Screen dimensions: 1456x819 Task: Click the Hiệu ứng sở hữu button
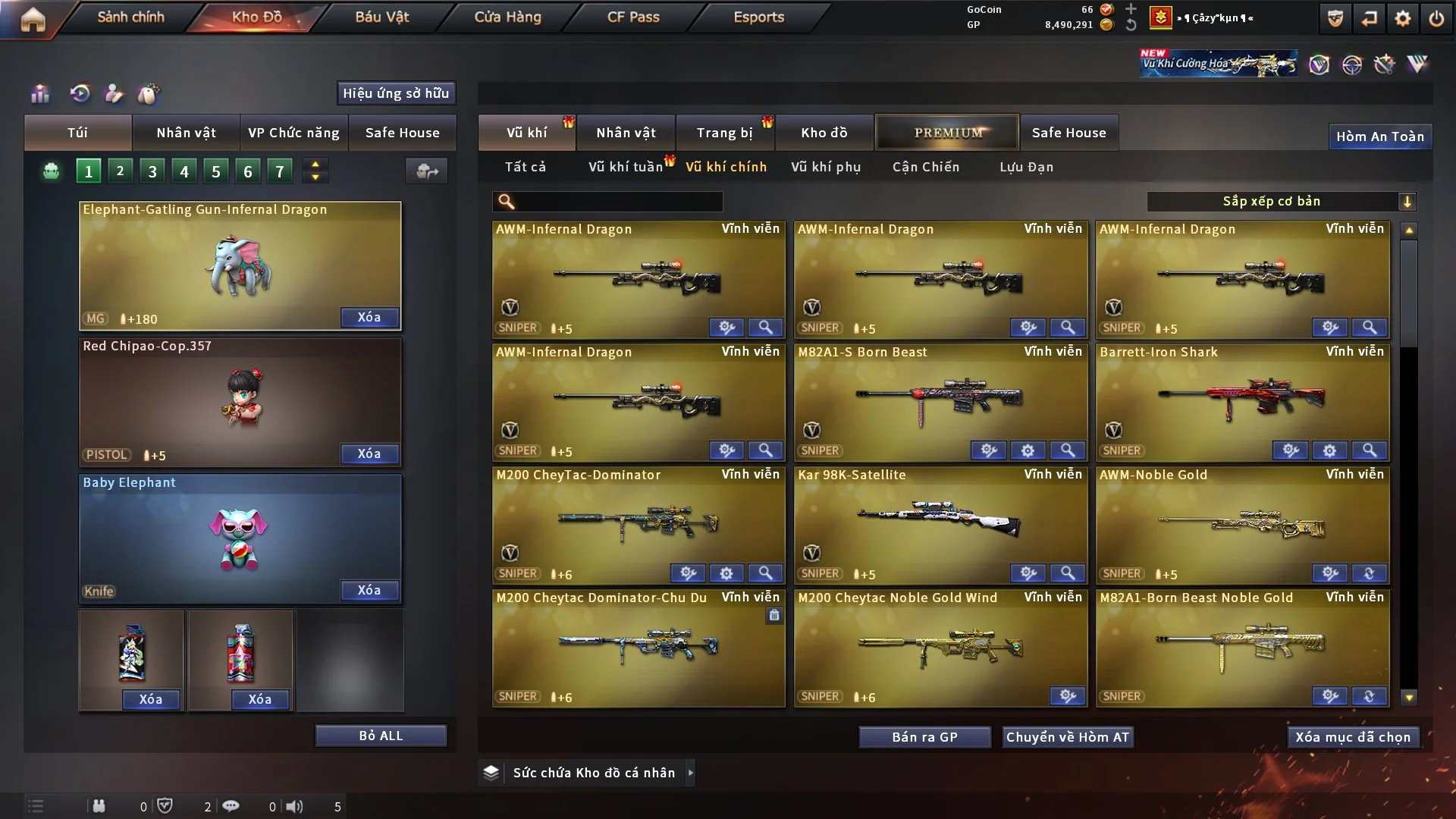click(396, 93)
